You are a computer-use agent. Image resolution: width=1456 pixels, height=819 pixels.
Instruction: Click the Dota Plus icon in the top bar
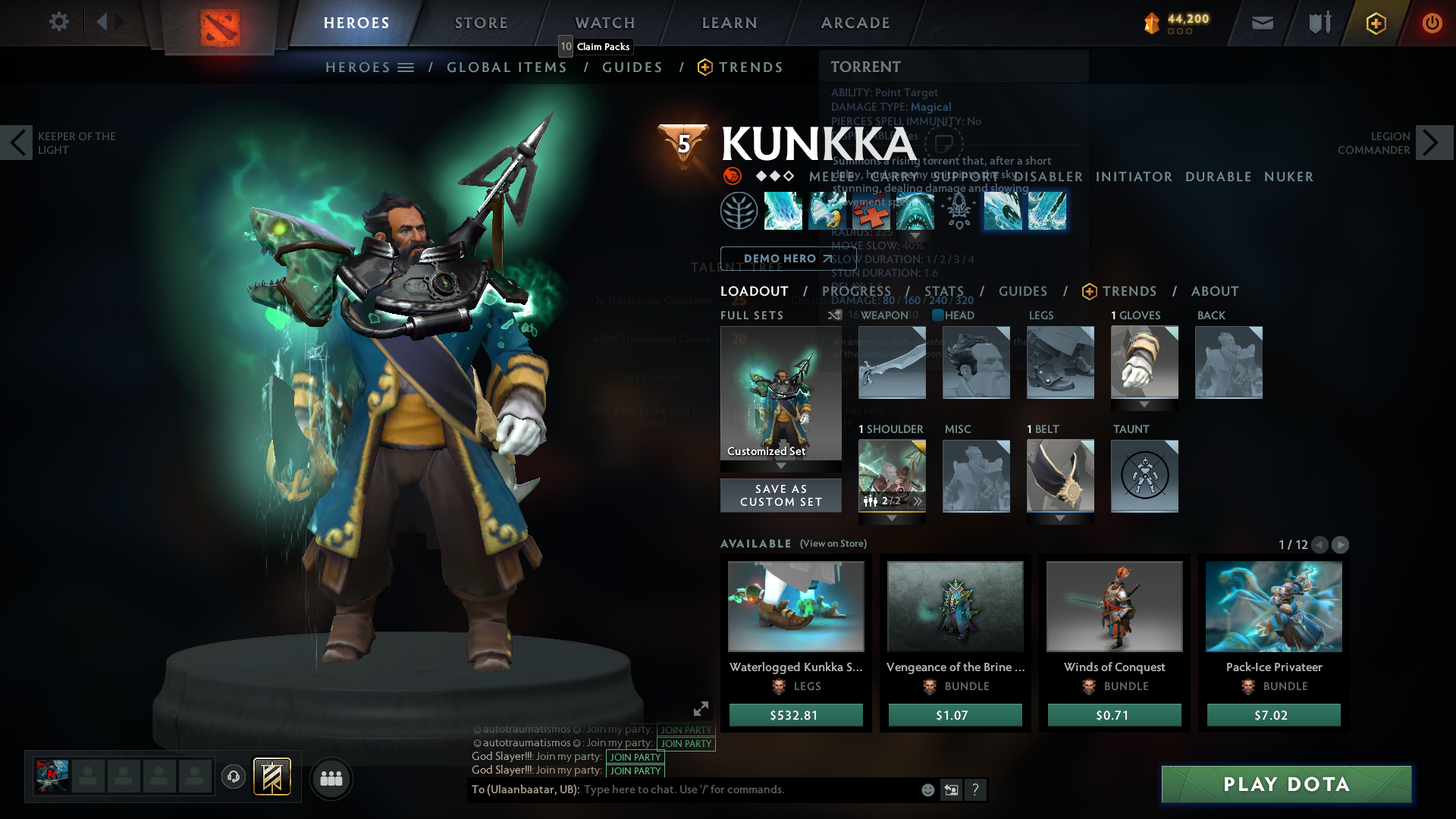(1375, 23)
